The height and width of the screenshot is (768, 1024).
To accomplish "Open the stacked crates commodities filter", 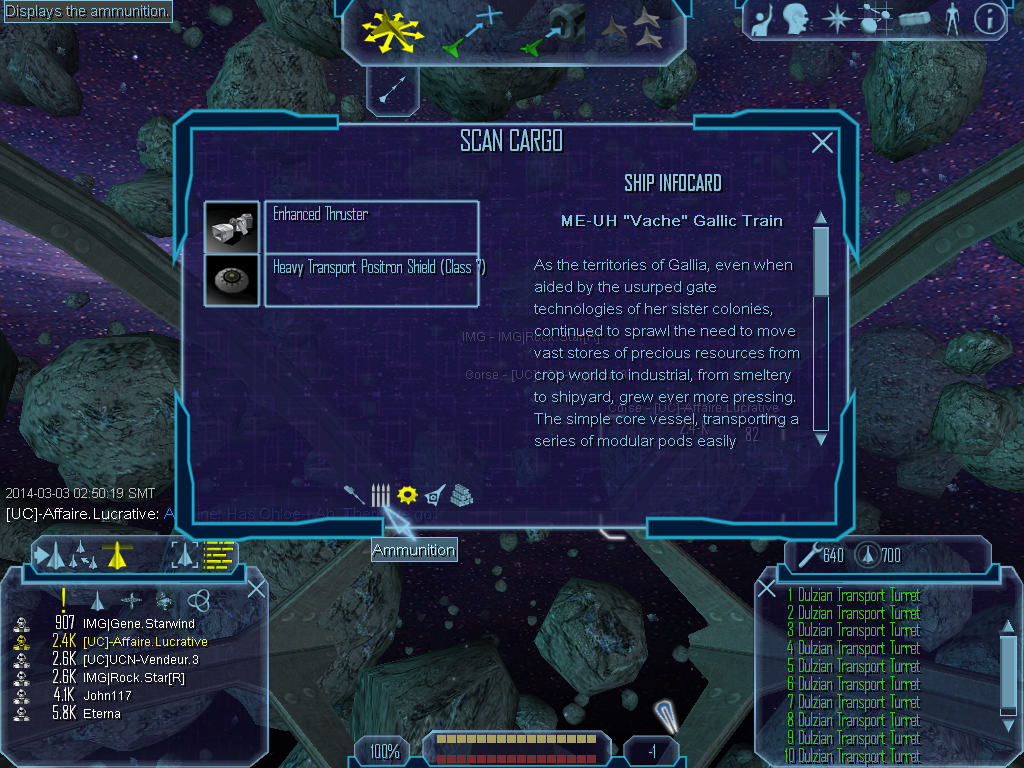I will click(x=461, y=495).
